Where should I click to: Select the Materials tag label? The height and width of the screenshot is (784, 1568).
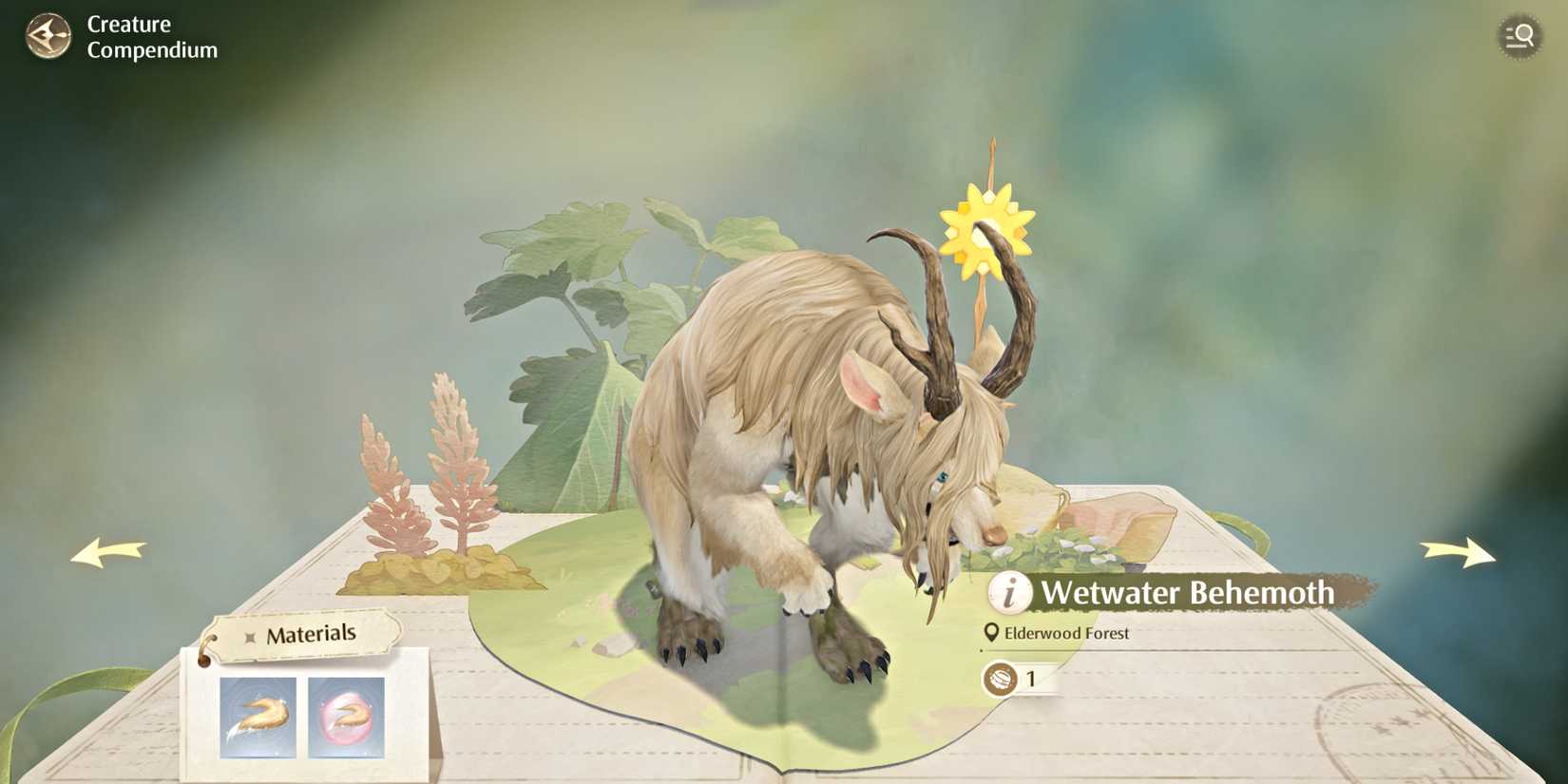(x=312, y=633)
